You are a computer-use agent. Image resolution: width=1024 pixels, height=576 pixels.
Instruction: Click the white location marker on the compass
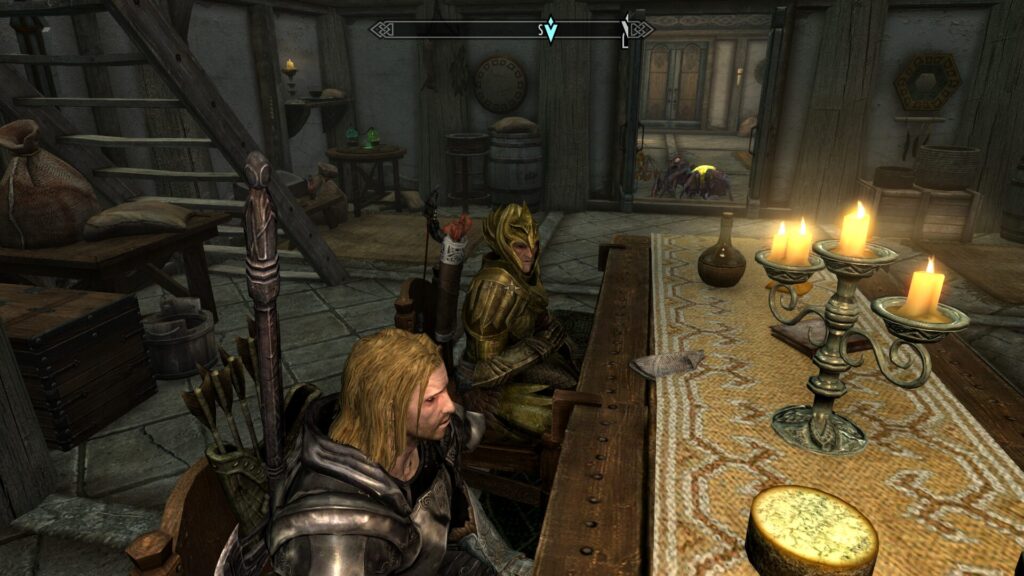tap(625, 29)
